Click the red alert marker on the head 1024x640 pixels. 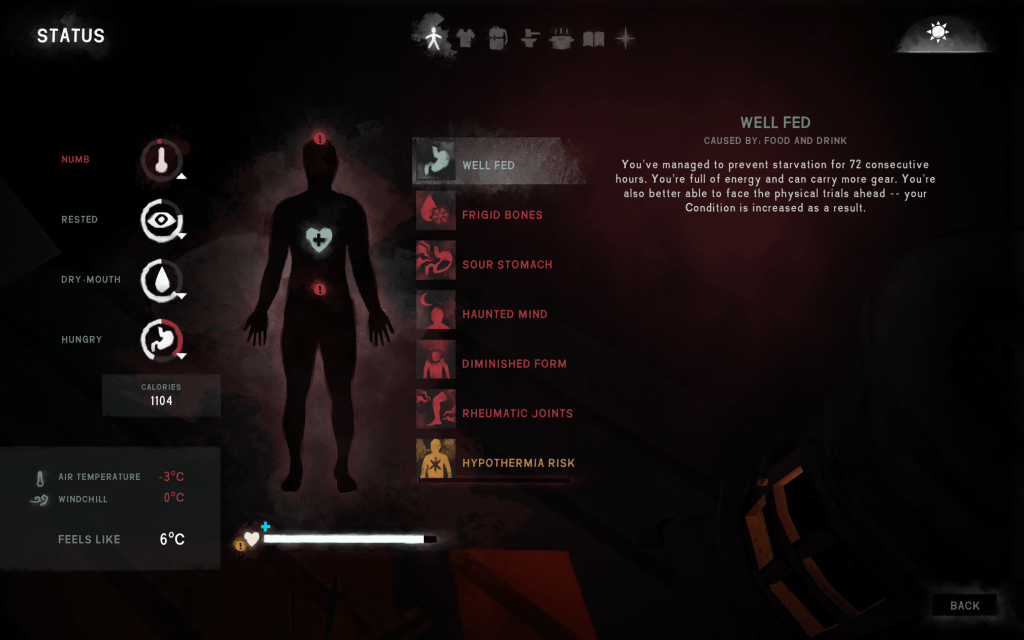pyautogui.click(x=319, y=139)
